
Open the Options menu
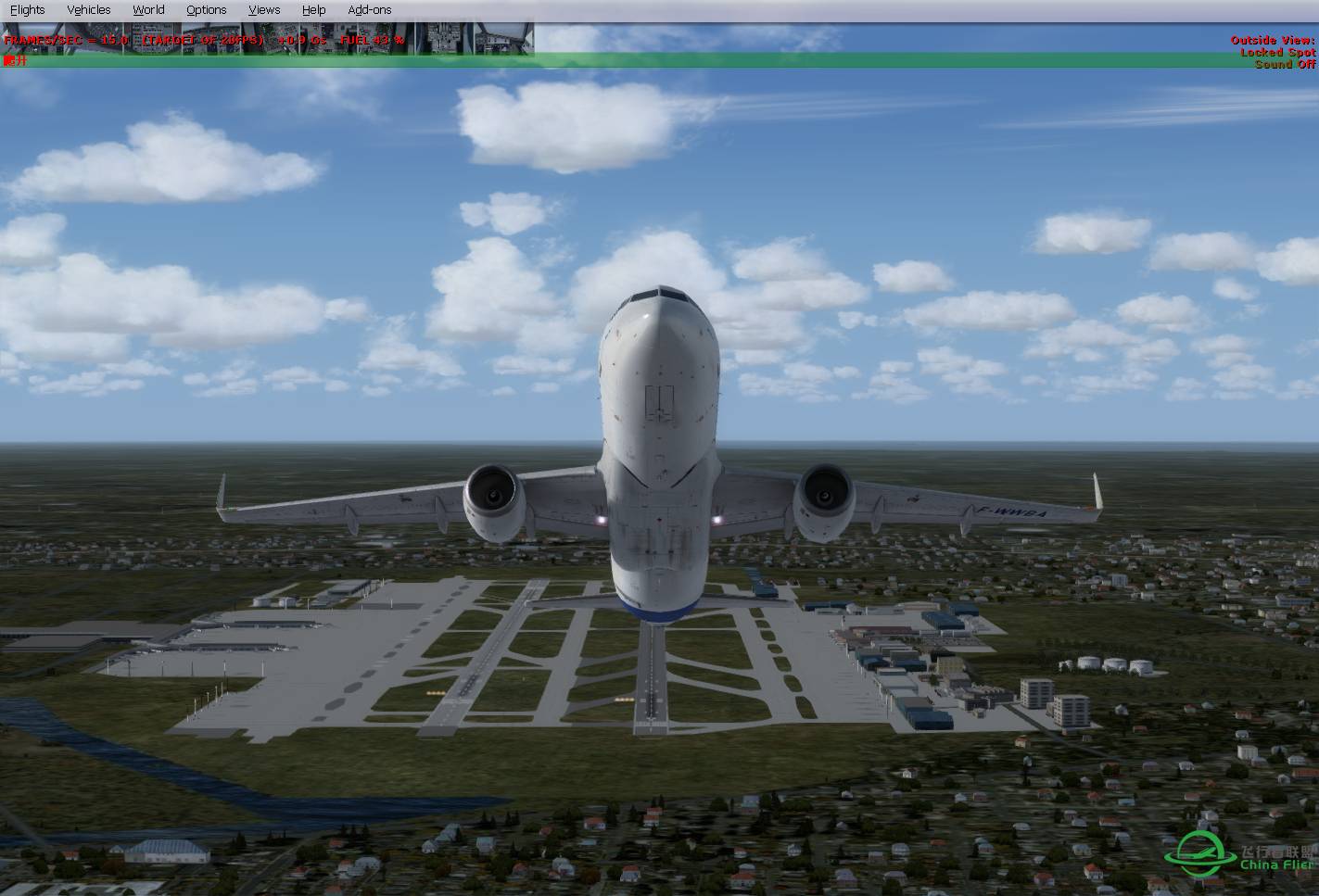tap(206, 9)
